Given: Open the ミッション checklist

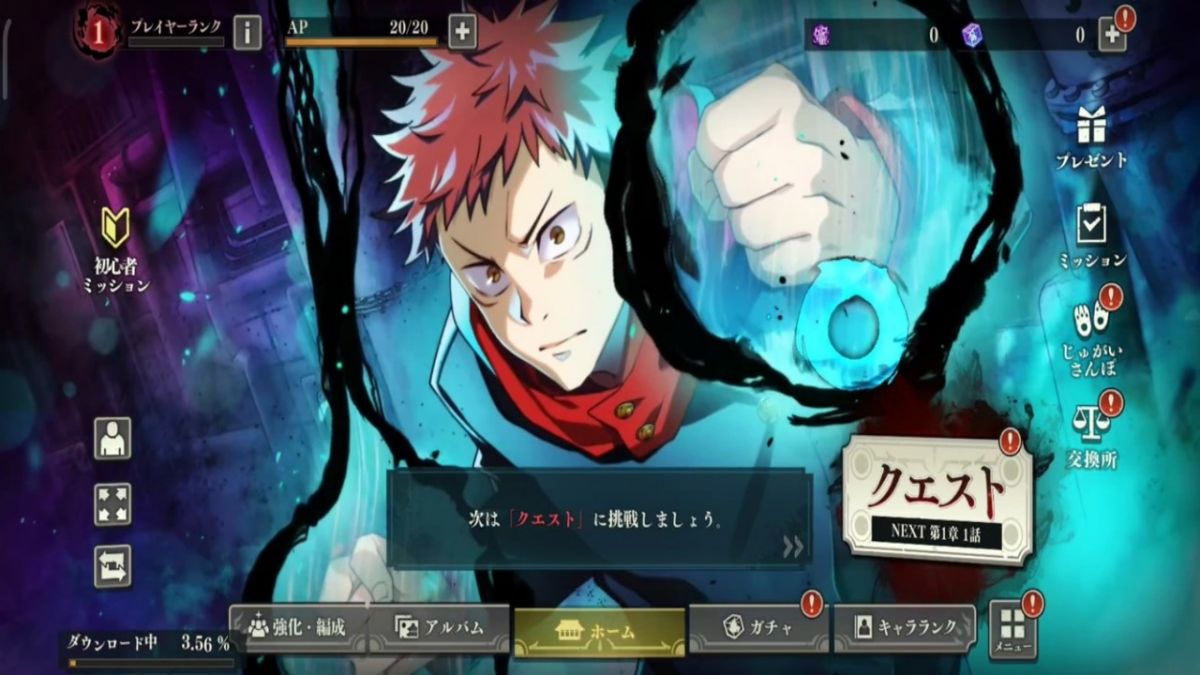Looking at the screenshot, I should pos(1091,234).
